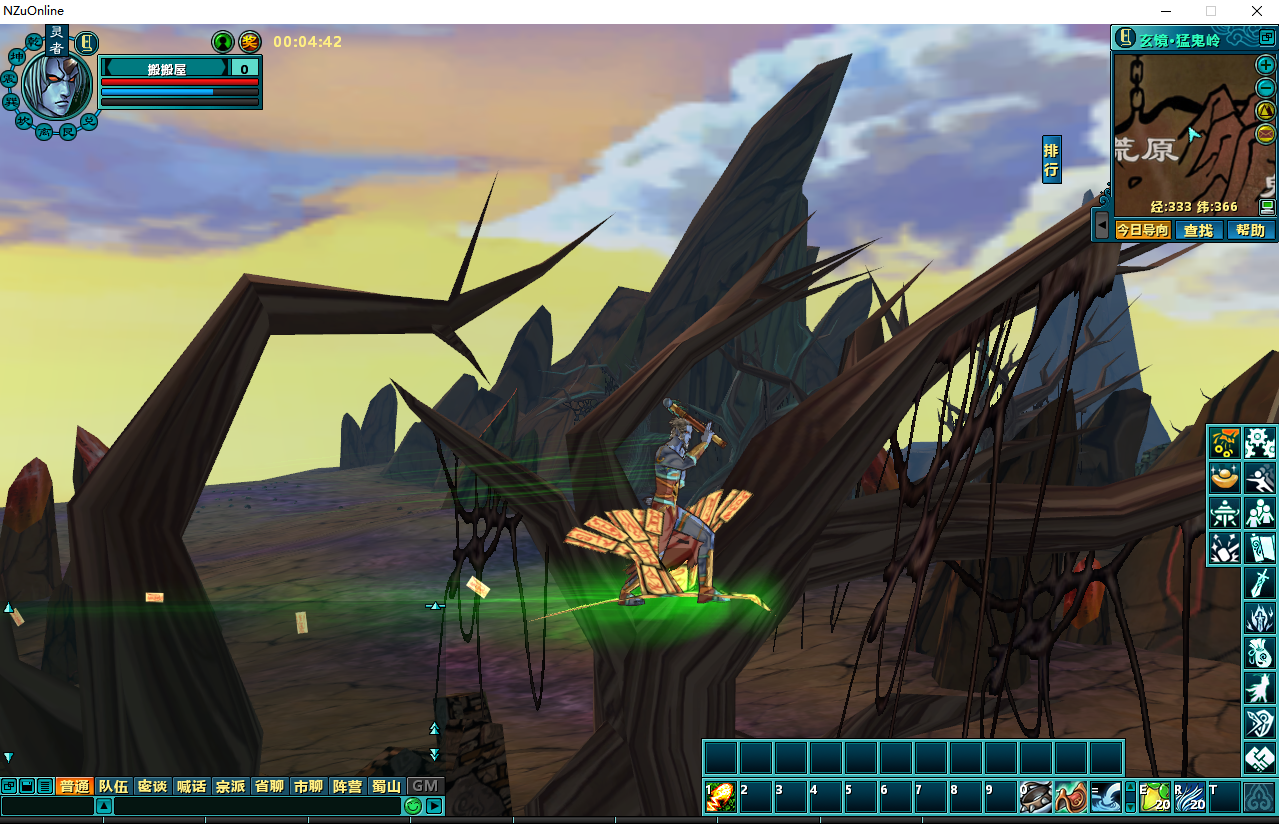This screenshot has height=824, width=1279.
Task: Open the handshake icon in side menu
Action: click(1260, 759)
